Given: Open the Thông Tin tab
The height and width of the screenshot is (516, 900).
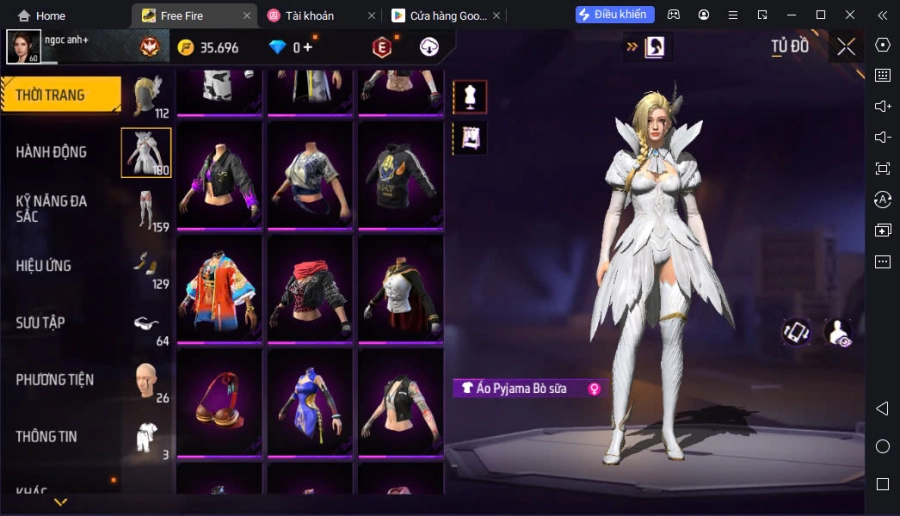Looking at the screenshot, I should point(47,437).
